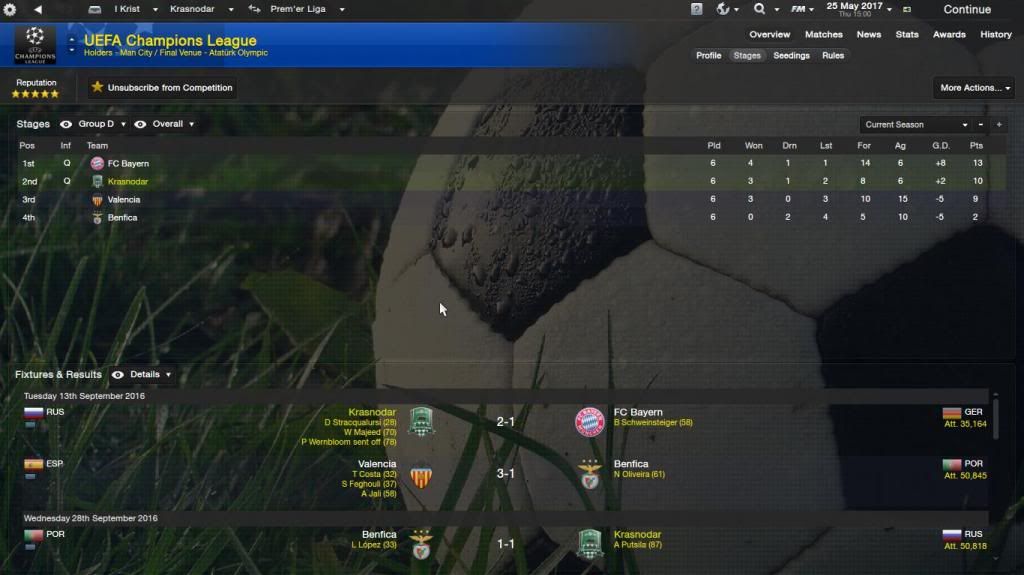Go back using the back arrow

click(37, 9)
